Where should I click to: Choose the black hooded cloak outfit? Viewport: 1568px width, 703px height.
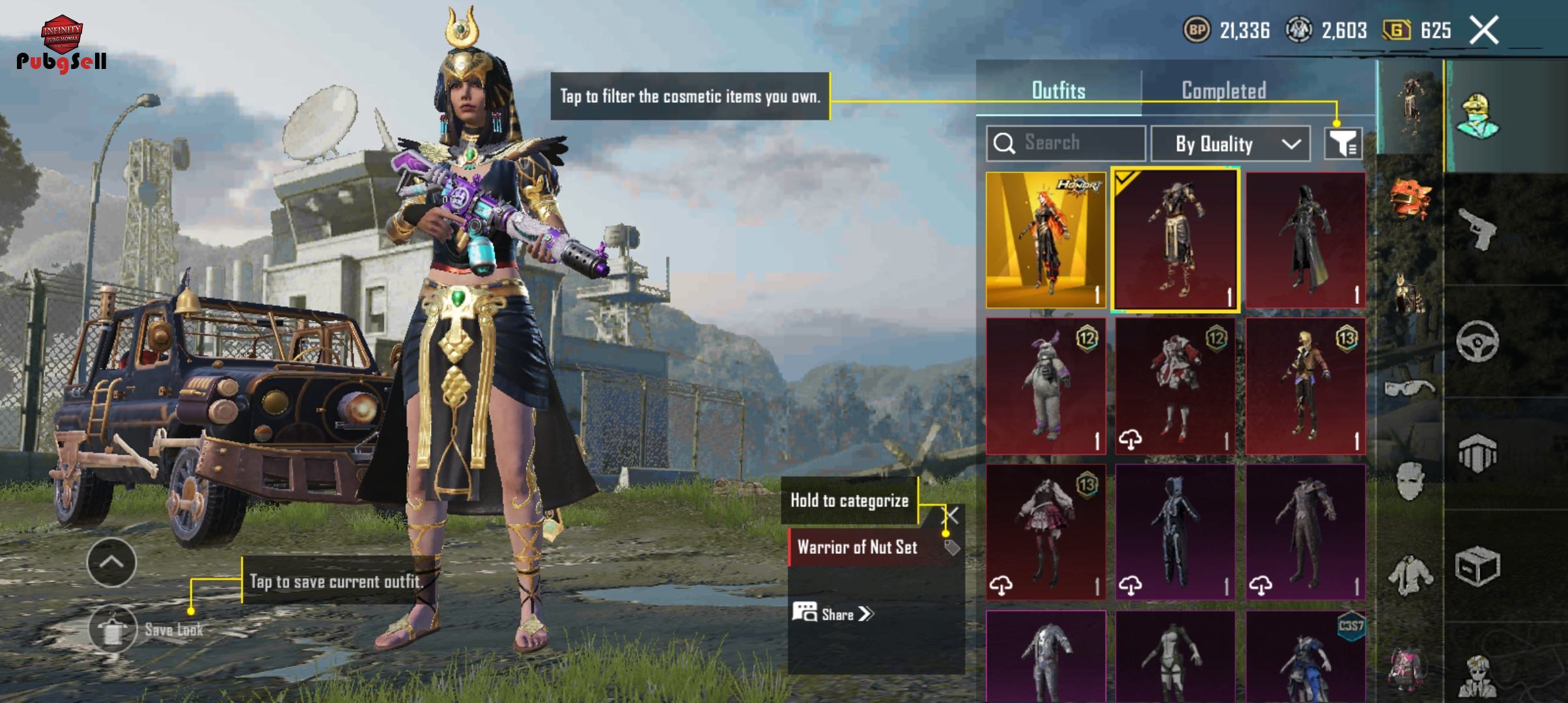[x=1305, y=240]
